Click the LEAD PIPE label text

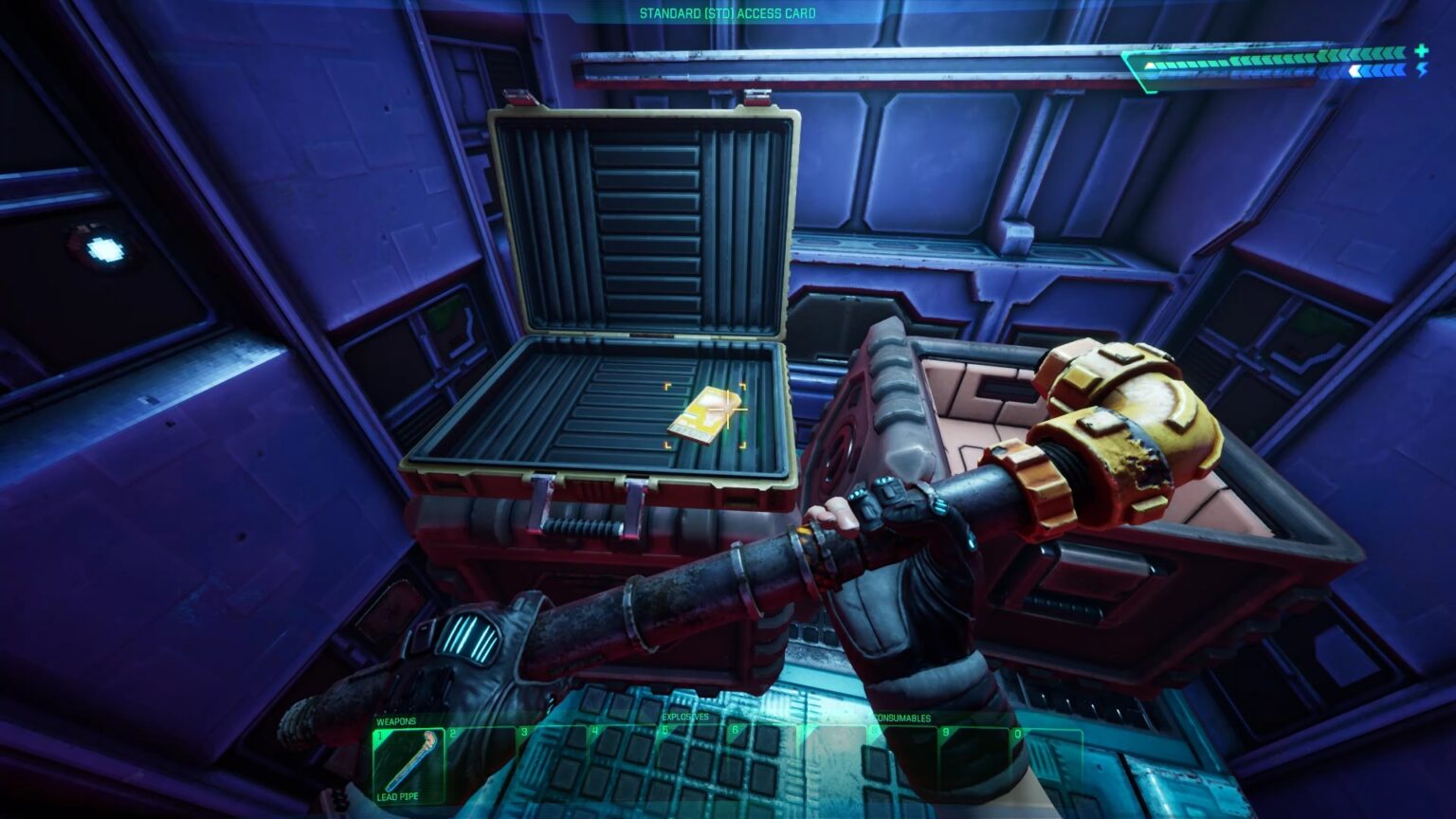pos(397,794)
